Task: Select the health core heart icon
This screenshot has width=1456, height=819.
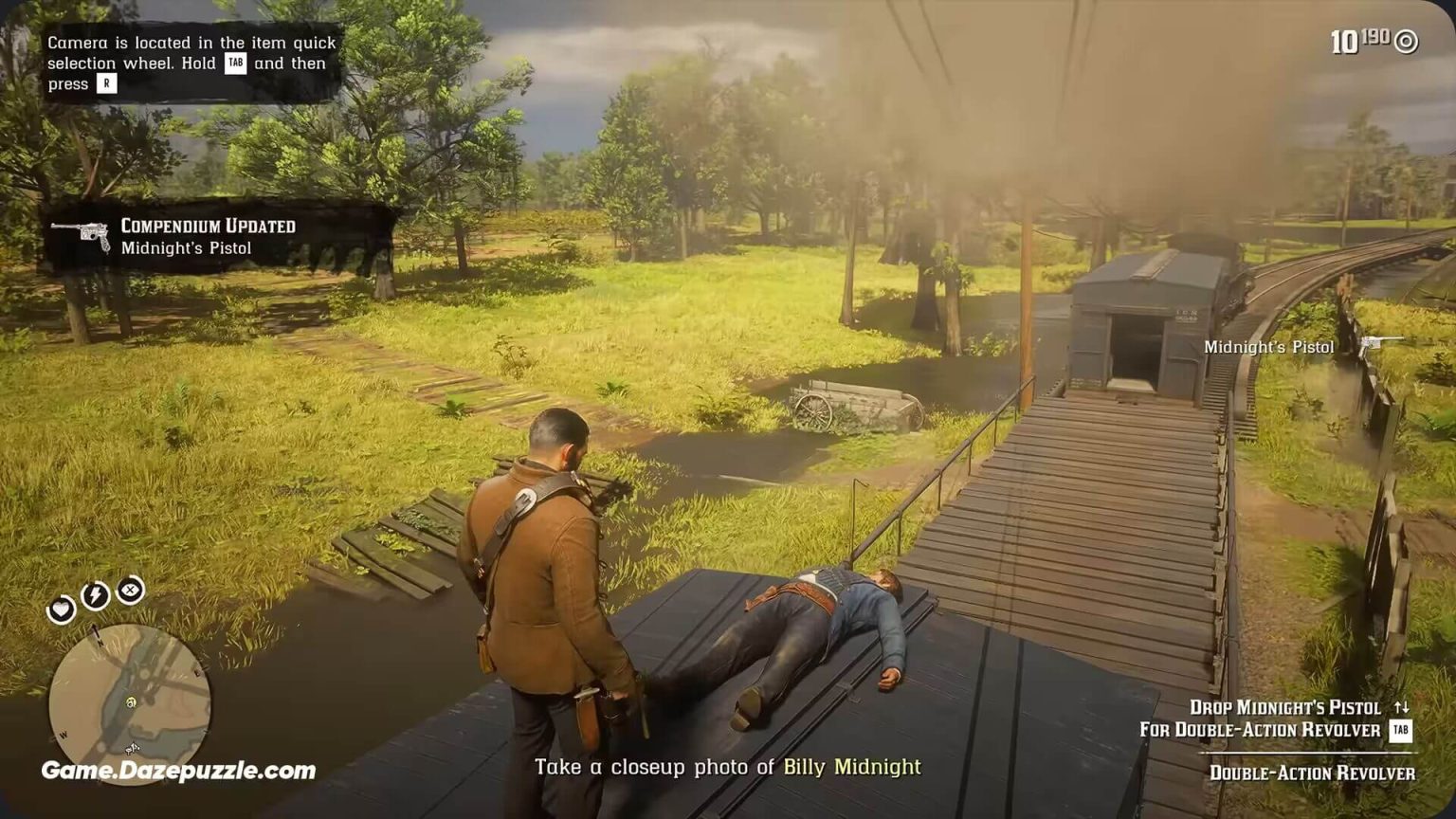Action: point(61,610)
